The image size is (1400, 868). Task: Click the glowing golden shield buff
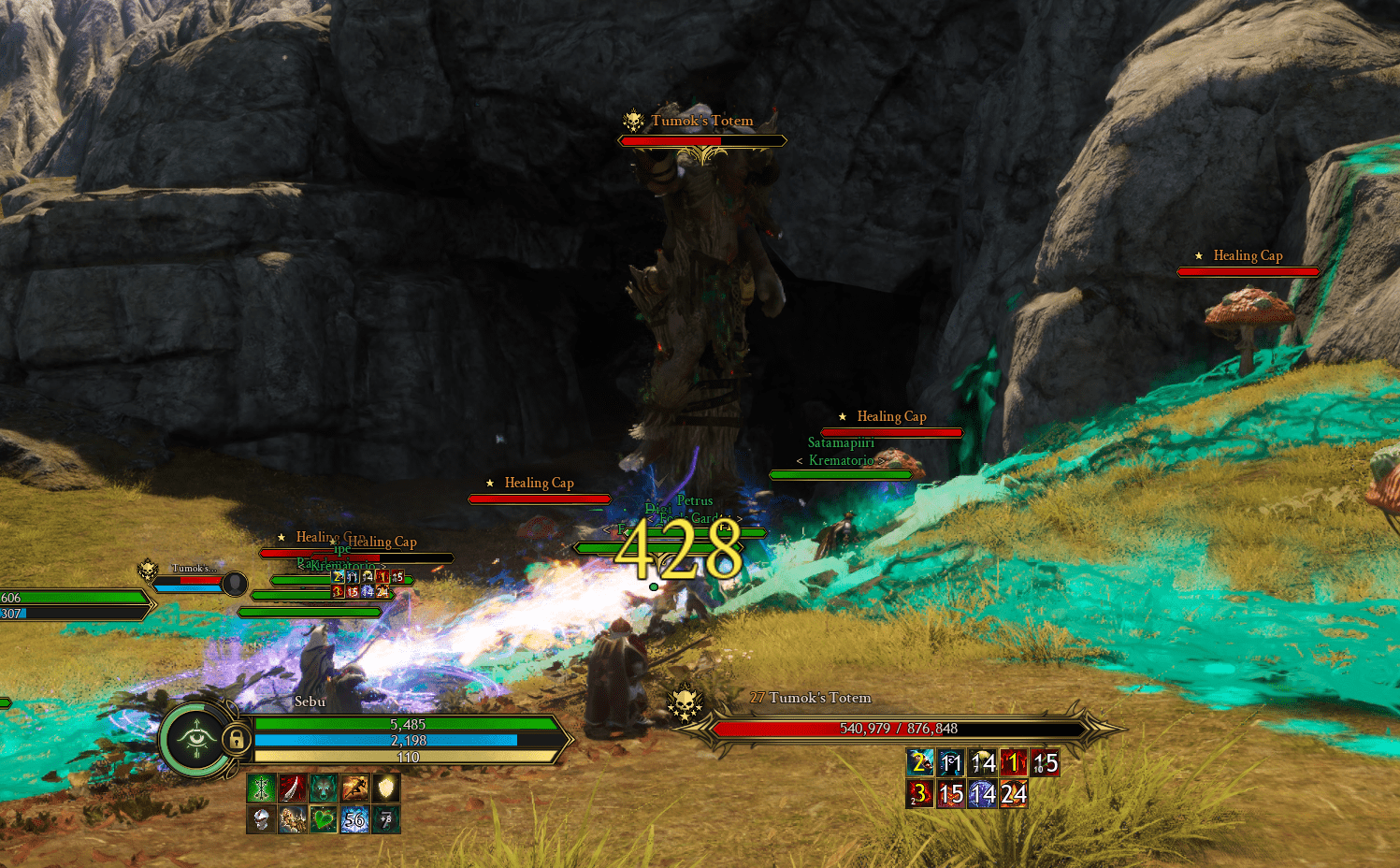click(385, 788)
